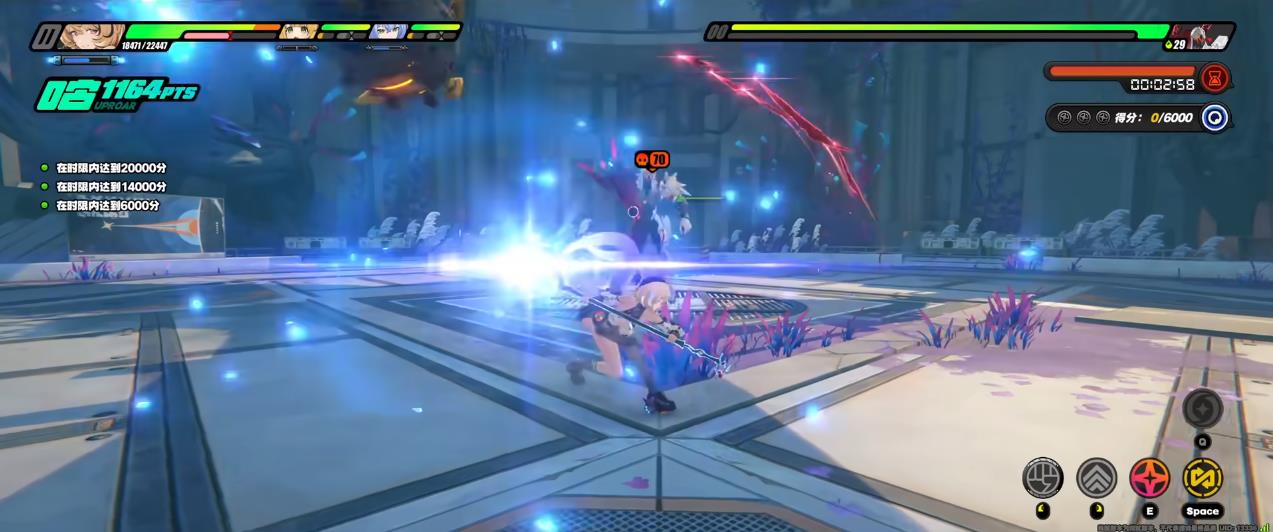Select the active blonde character portrait
This screenshot has width=1273, height=532.
point(78,37)
